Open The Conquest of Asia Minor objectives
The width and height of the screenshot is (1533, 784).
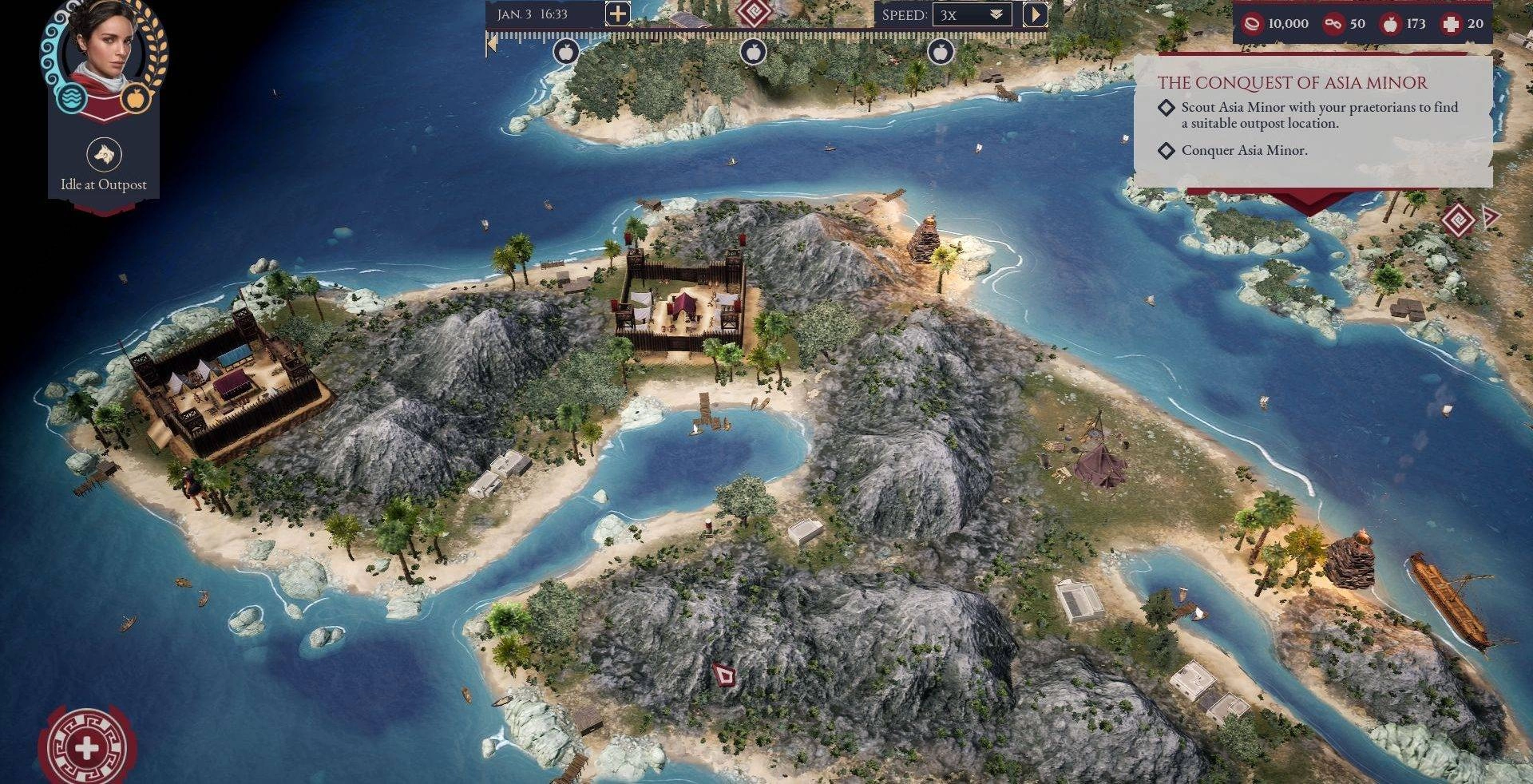click(x=1292, y=83)
